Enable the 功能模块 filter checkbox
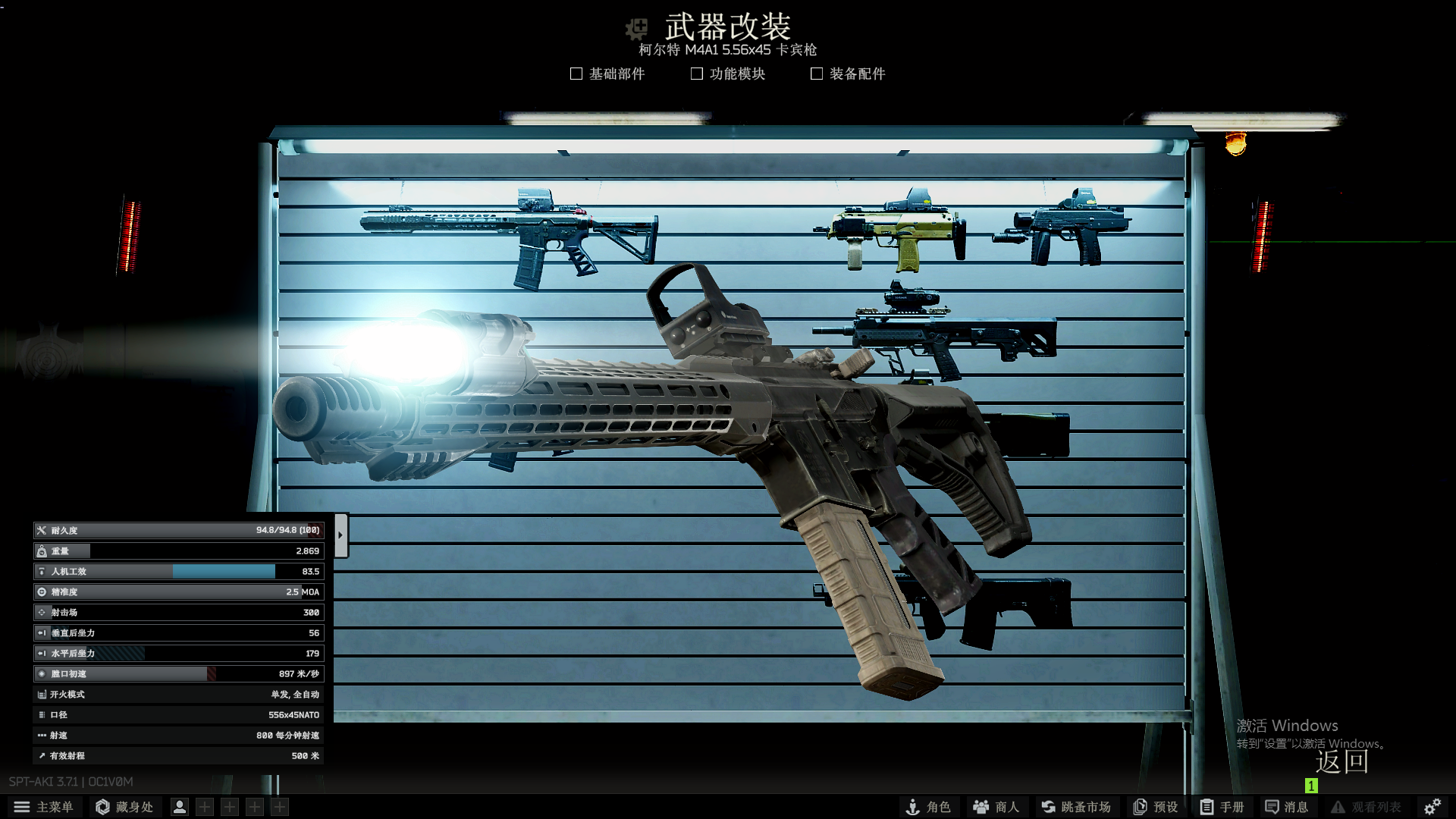The height and width of the screenshot is (819, 1456). (x=695, y=73)
